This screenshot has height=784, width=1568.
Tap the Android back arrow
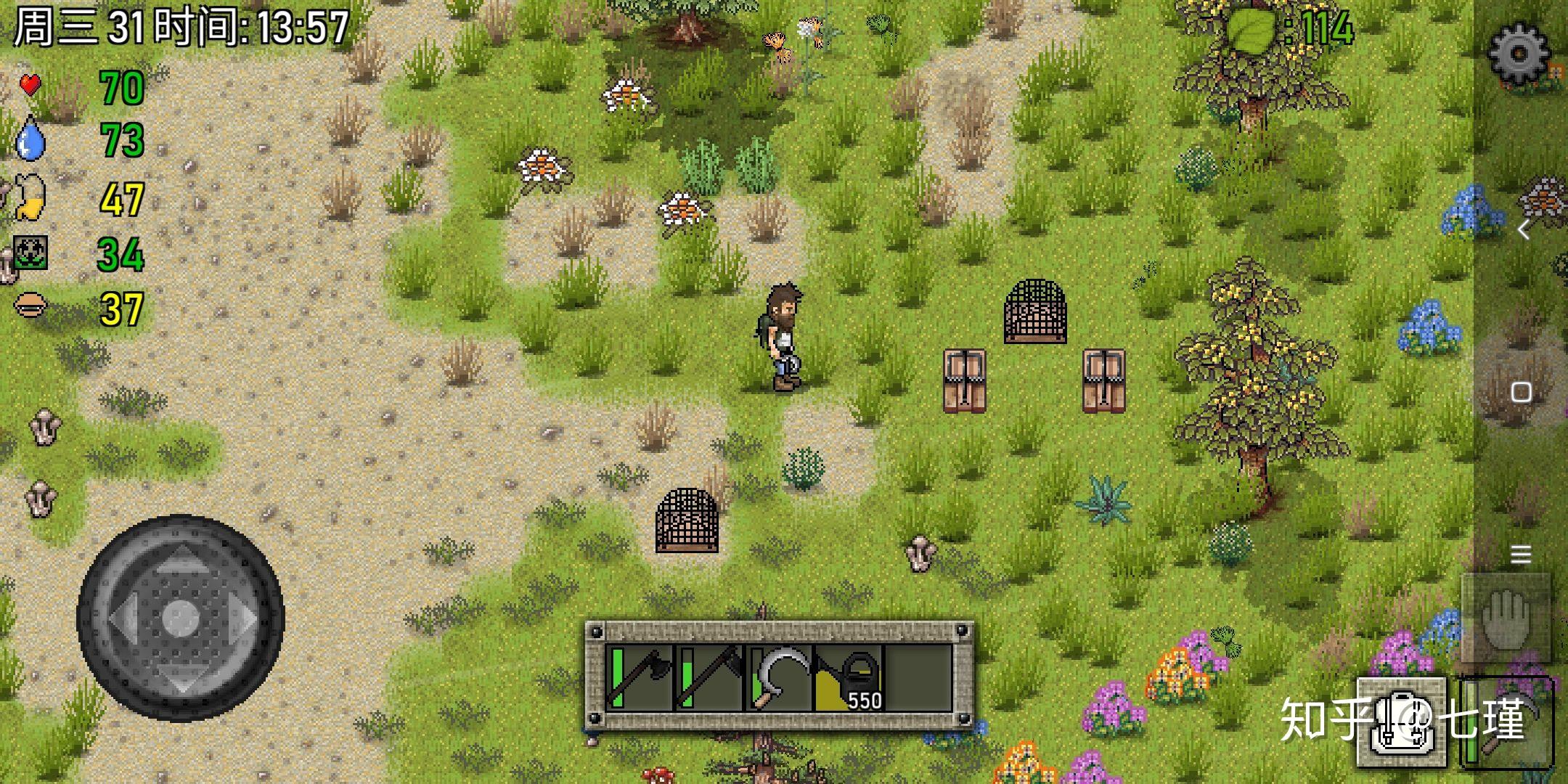1523,230
